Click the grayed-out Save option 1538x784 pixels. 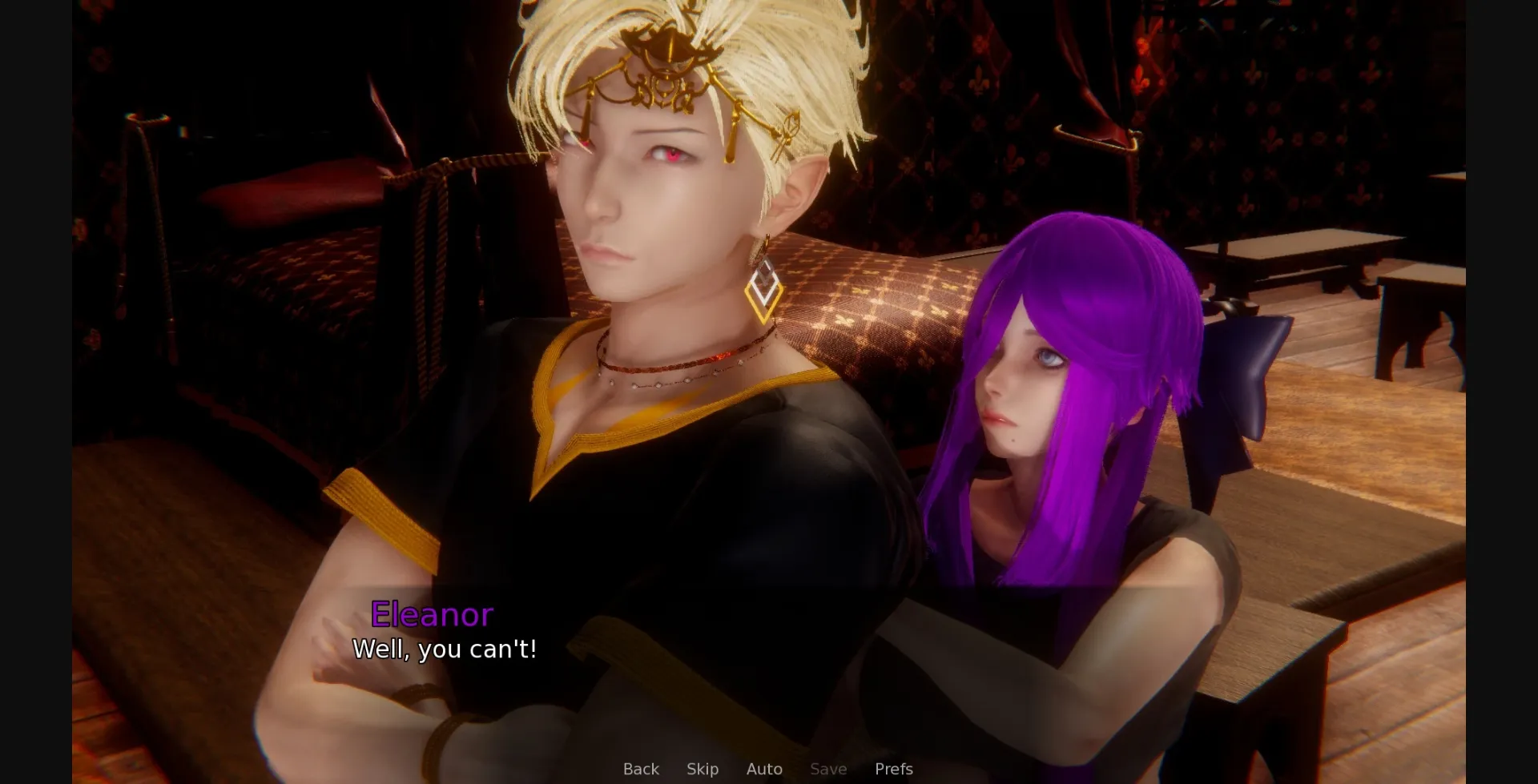point(828,769)
